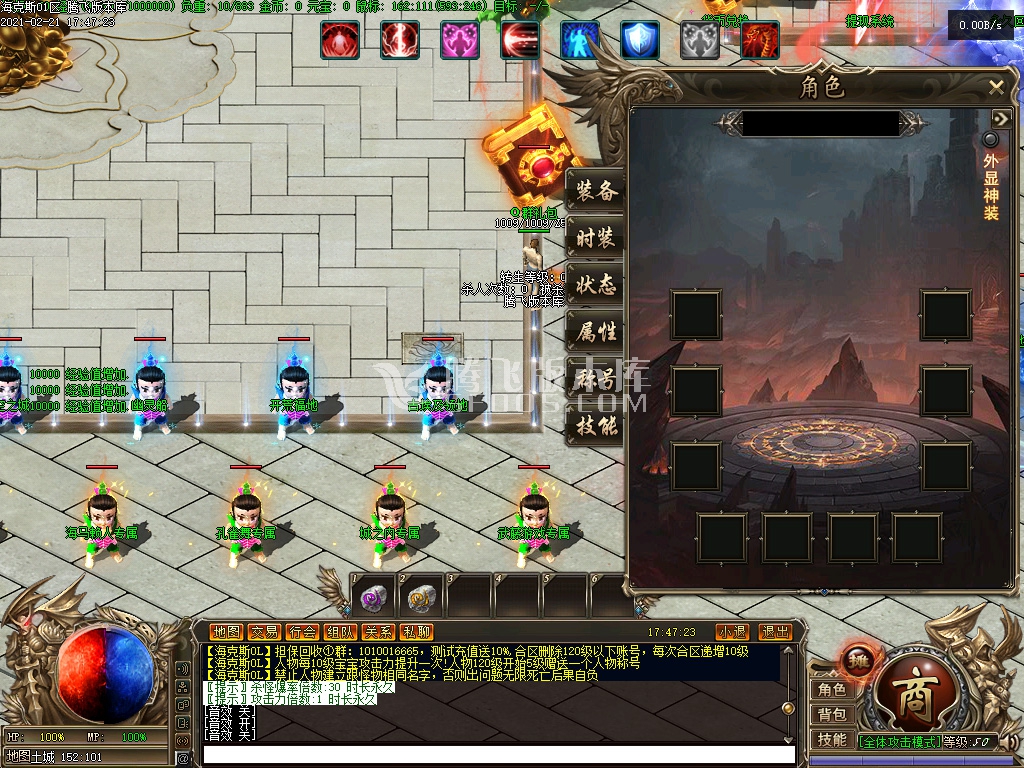Select the 属性 attributes tab

597,332
